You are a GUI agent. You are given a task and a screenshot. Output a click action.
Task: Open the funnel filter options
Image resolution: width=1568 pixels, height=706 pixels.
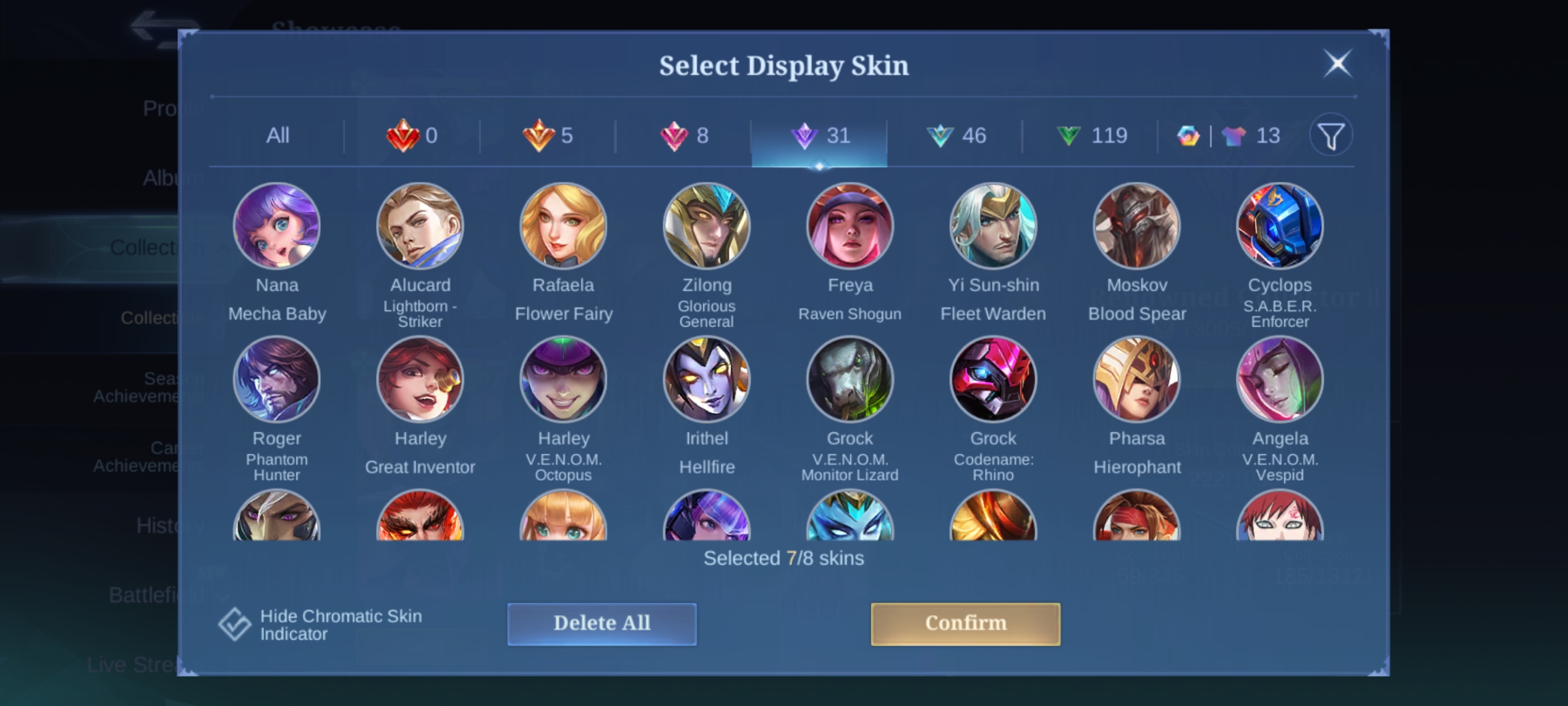click(1330, 136)
